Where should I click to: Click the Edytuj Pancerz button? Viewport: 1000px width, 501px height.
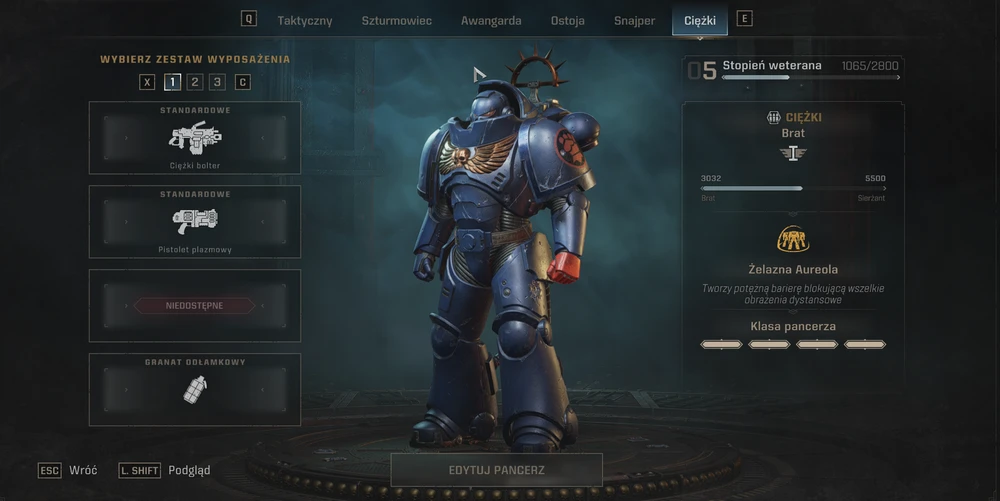pyautogui.click(x=496, y=470)
